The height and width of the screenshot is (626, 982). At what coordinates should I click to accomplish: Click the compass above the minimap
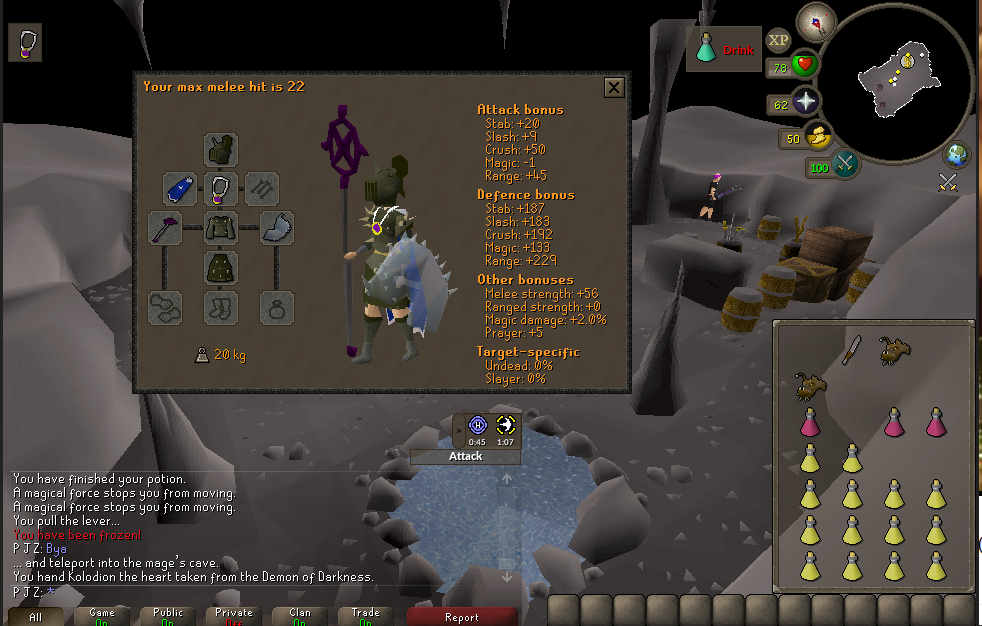(816, 22)
